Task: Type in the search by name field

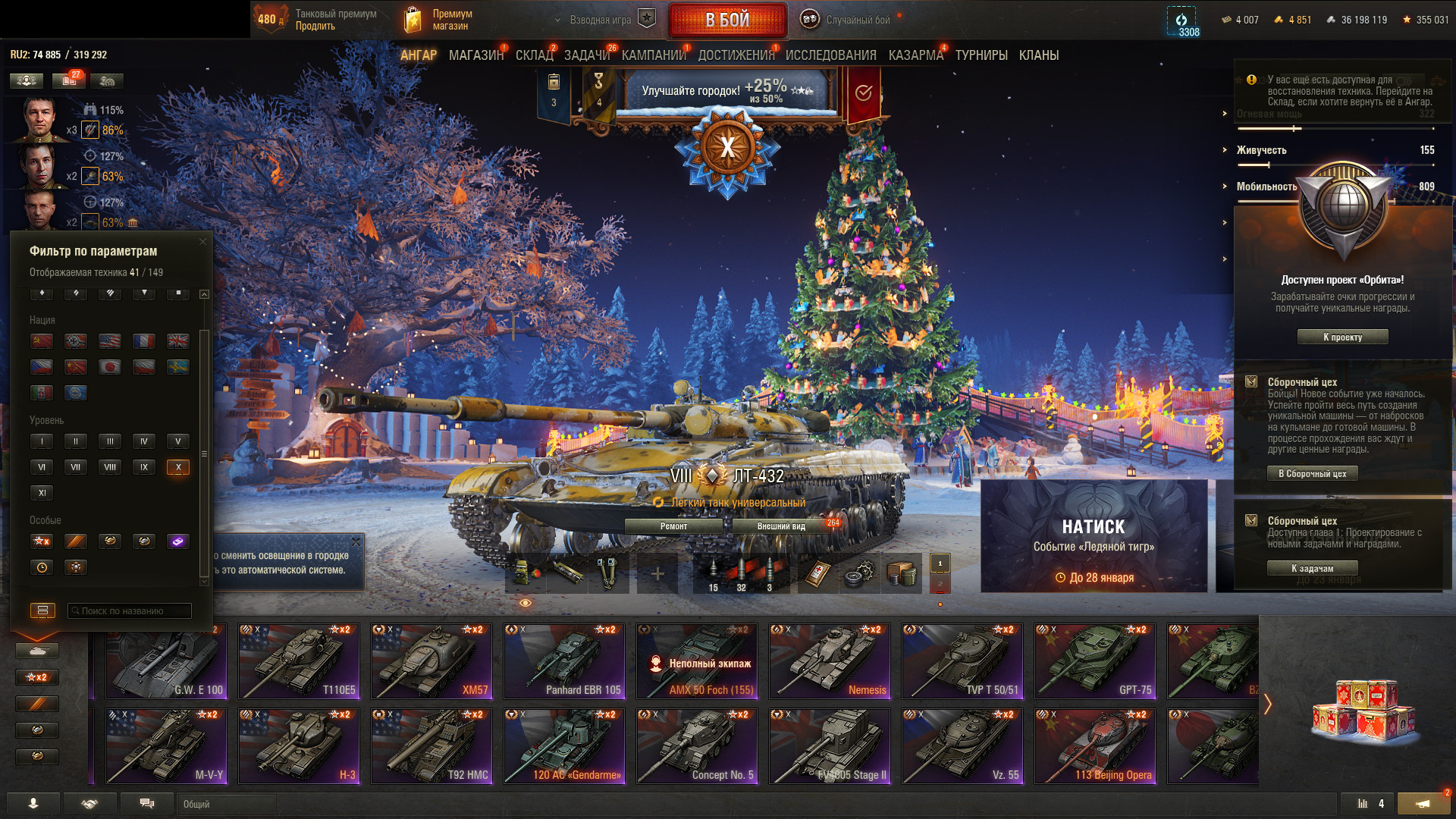Action: (130, 610)
